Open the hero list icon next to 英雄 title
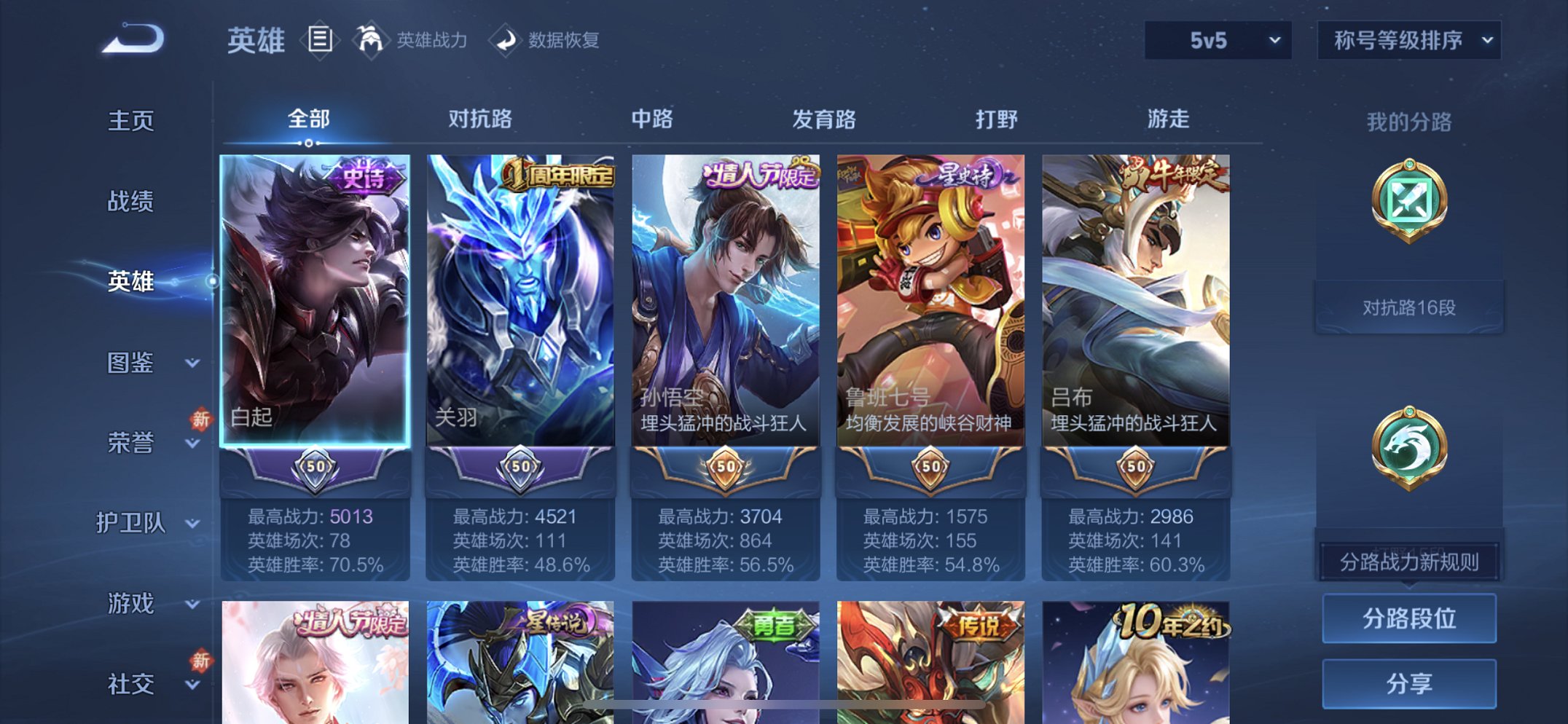1568x724 pixels. pos(318,40)
